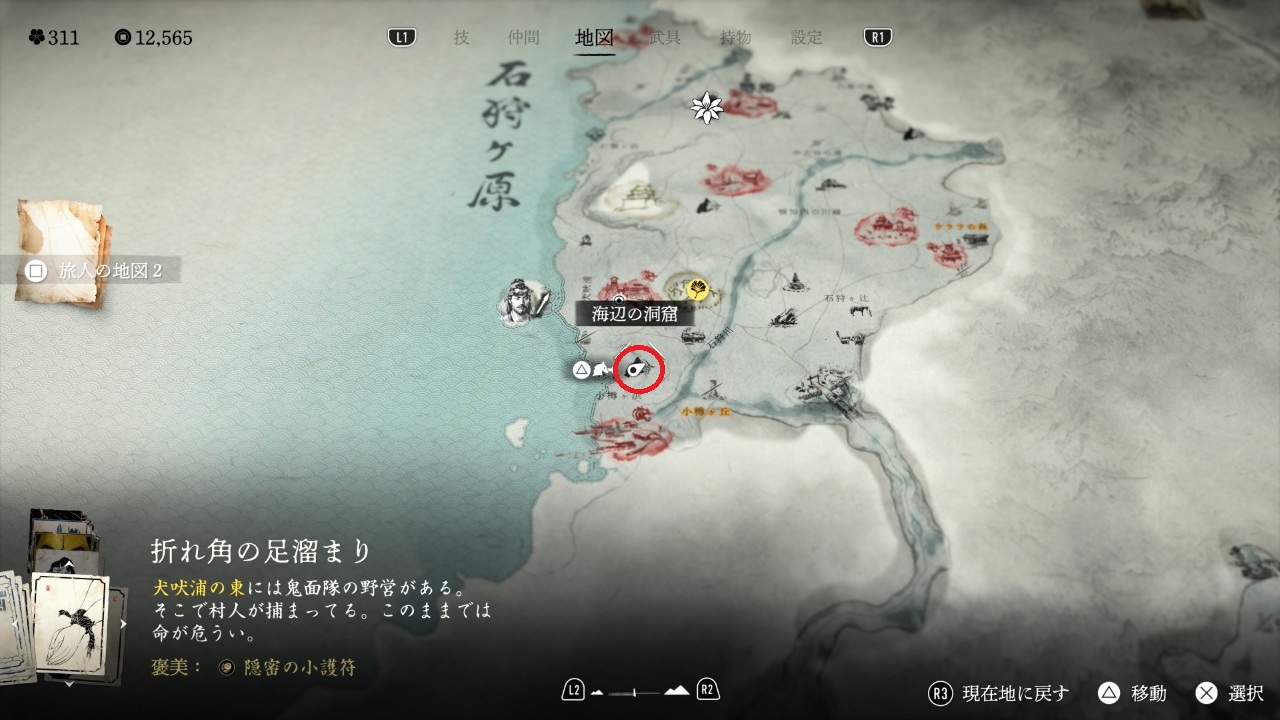Switch to the 技 (skills) tab
1280x720 pixels.
pos(461,38)
